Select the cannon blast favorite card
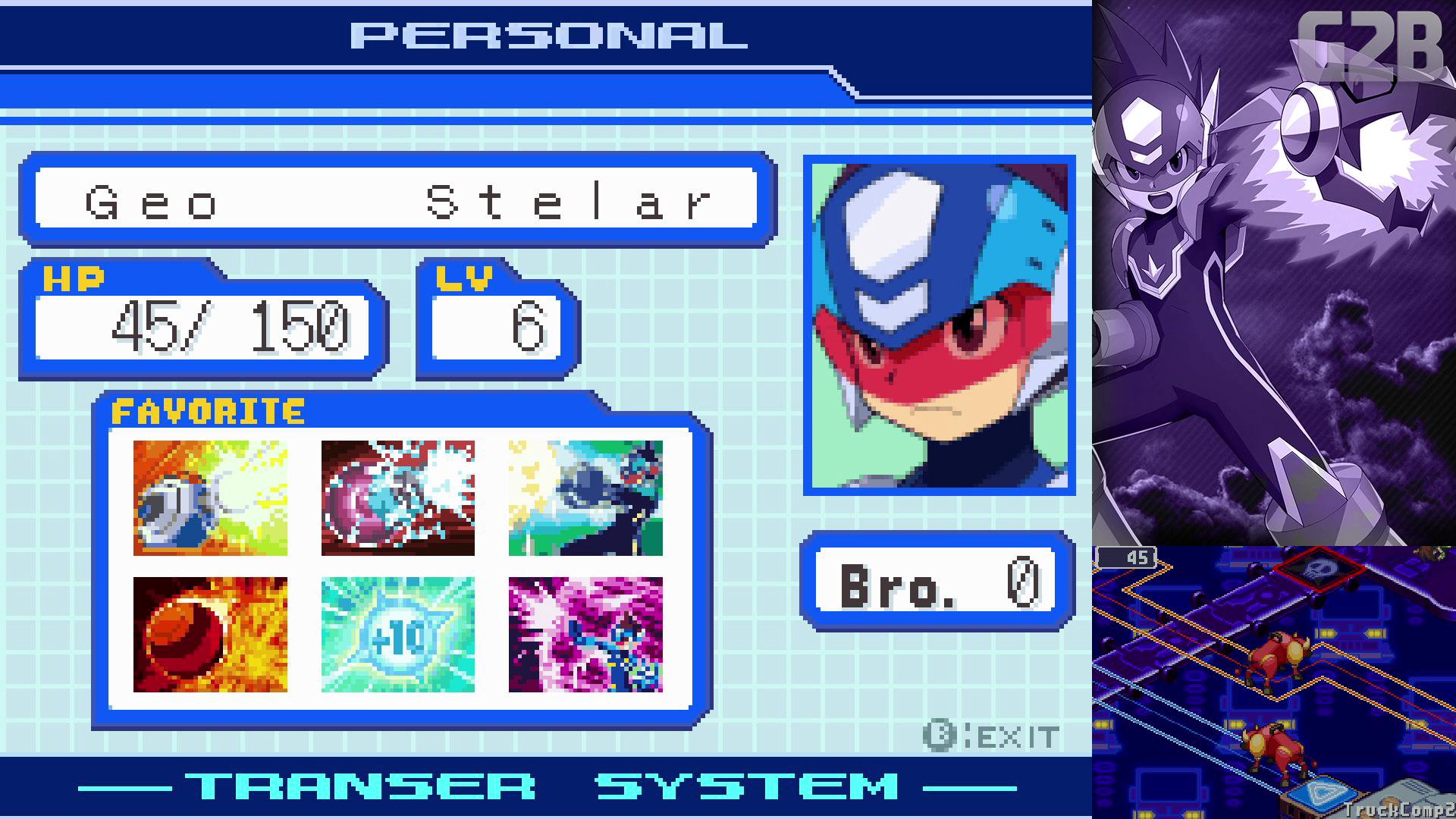 point(210,497)
